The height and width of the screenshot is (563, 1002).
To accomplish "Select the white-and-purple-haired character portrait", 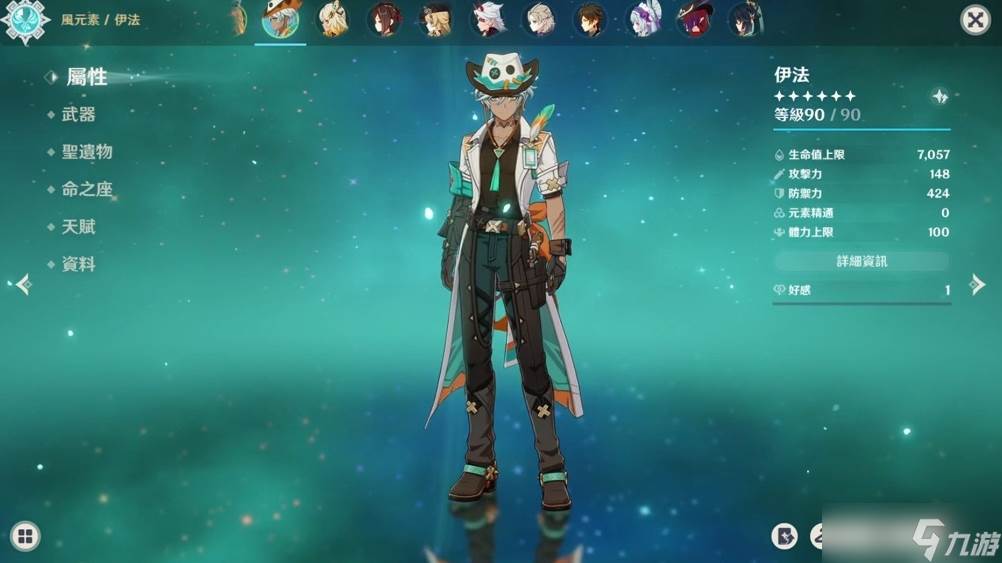I will tap(643, 19).
